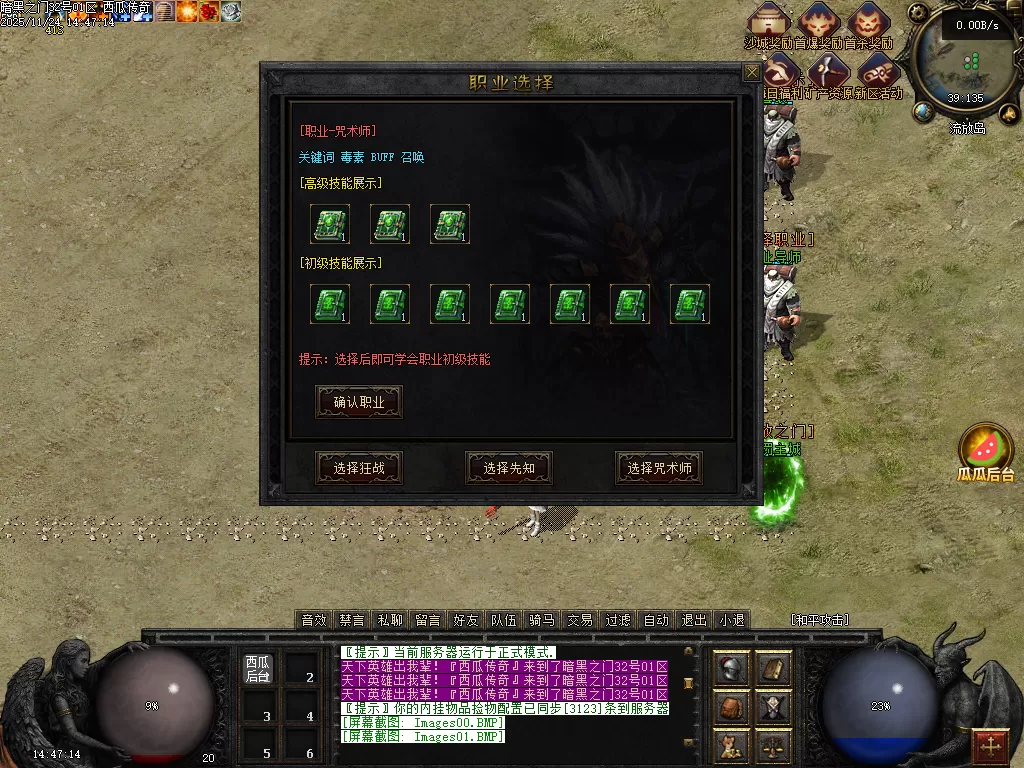This screenshot has height=768, width=1024.
Task: Open the 沙城奖励 reward icon
Action: [769, 20]
